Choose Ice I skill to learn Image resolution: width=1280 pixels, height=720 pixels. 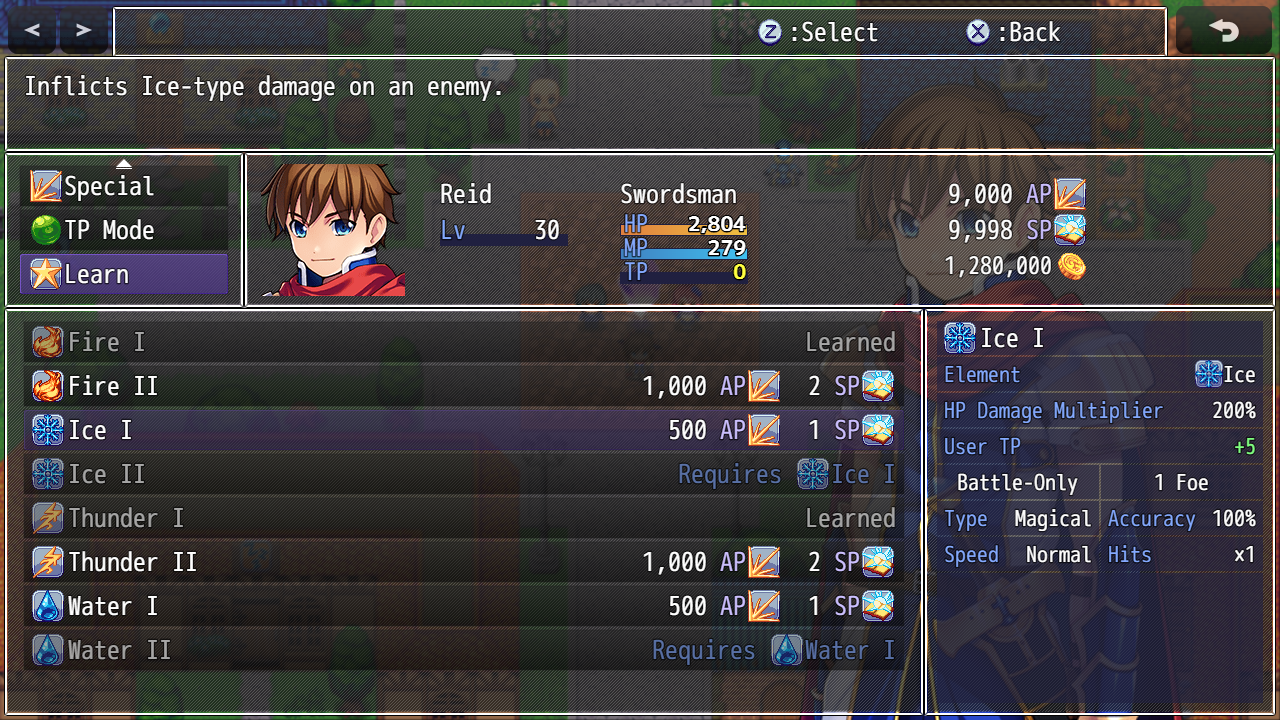click(x=463, y=431)
